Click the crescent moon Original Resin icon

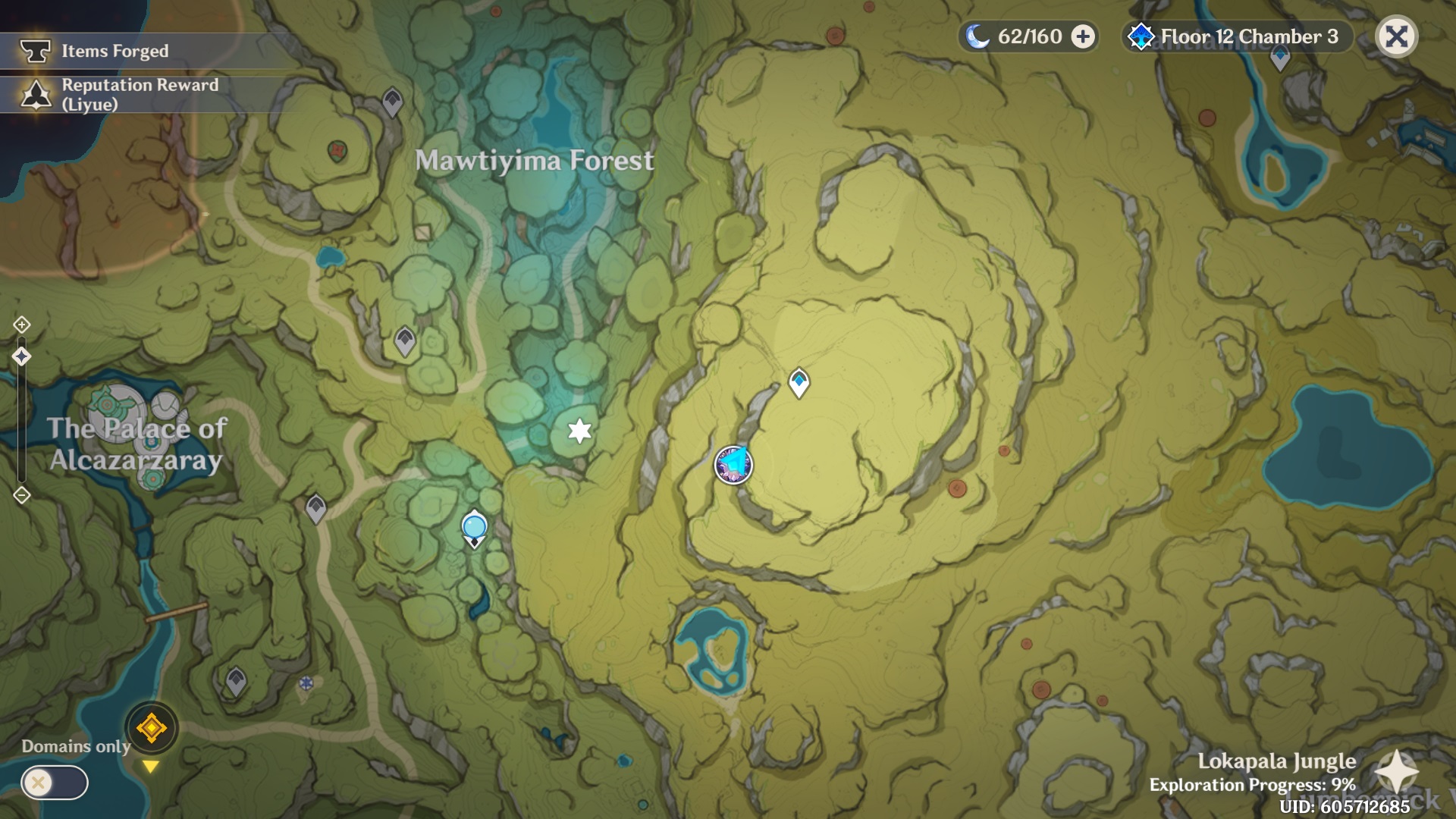pyautogui.click(x=978, y=36)
